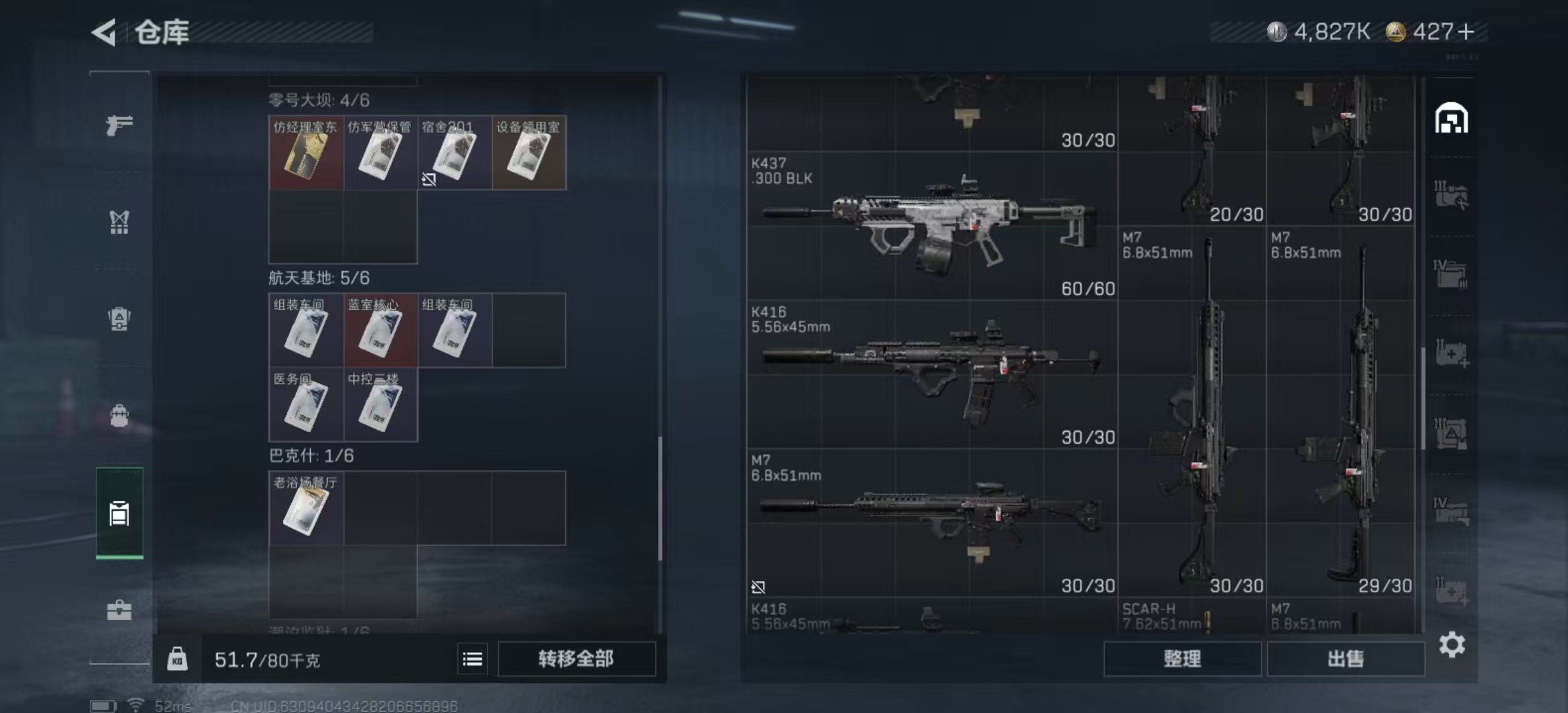
Task: Sort the stash with 整理
Action: [1182, 659]
